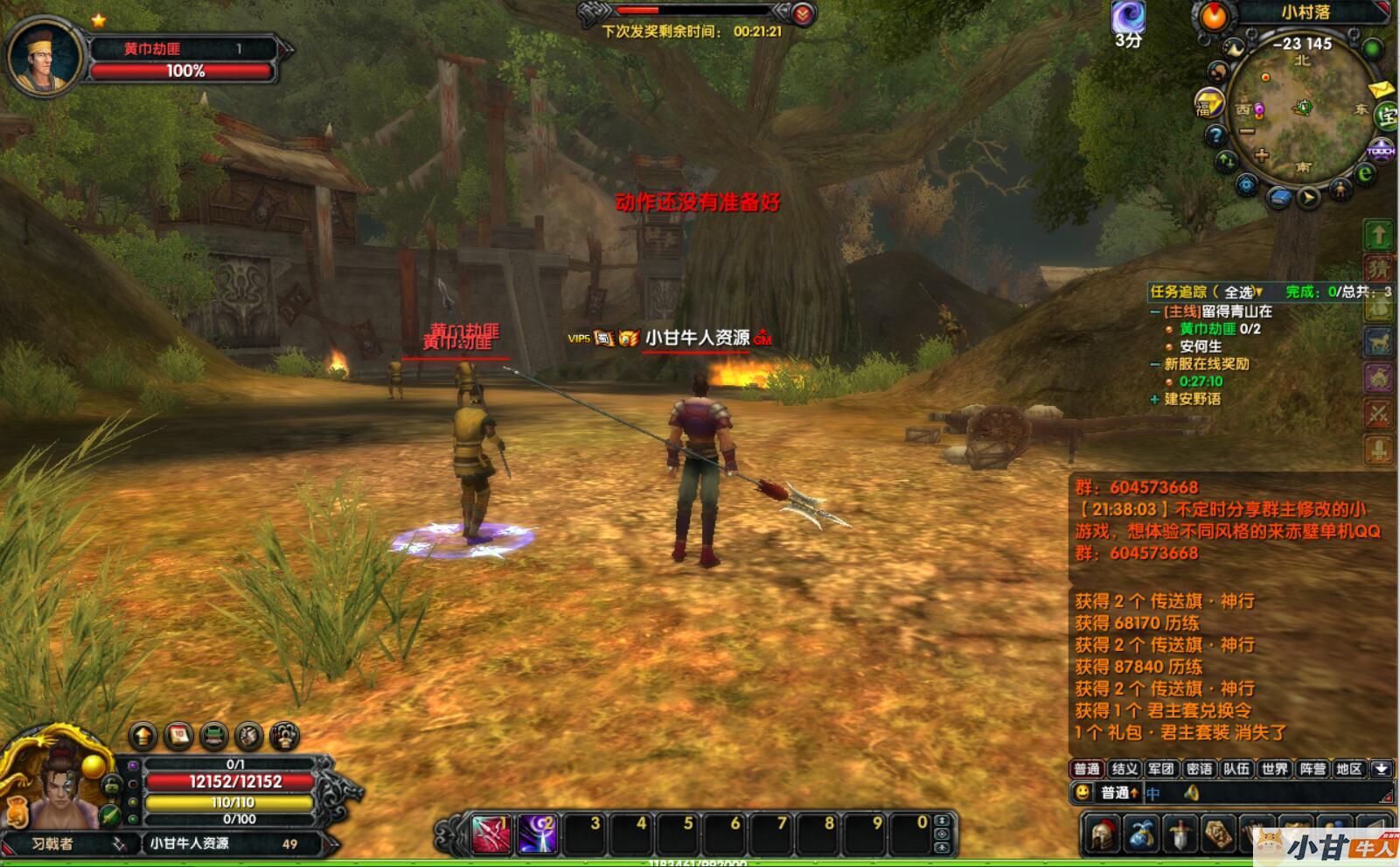Open the 世界 (World) chat tab
The image size is (1400, 867).
(x=1274, y=769)
